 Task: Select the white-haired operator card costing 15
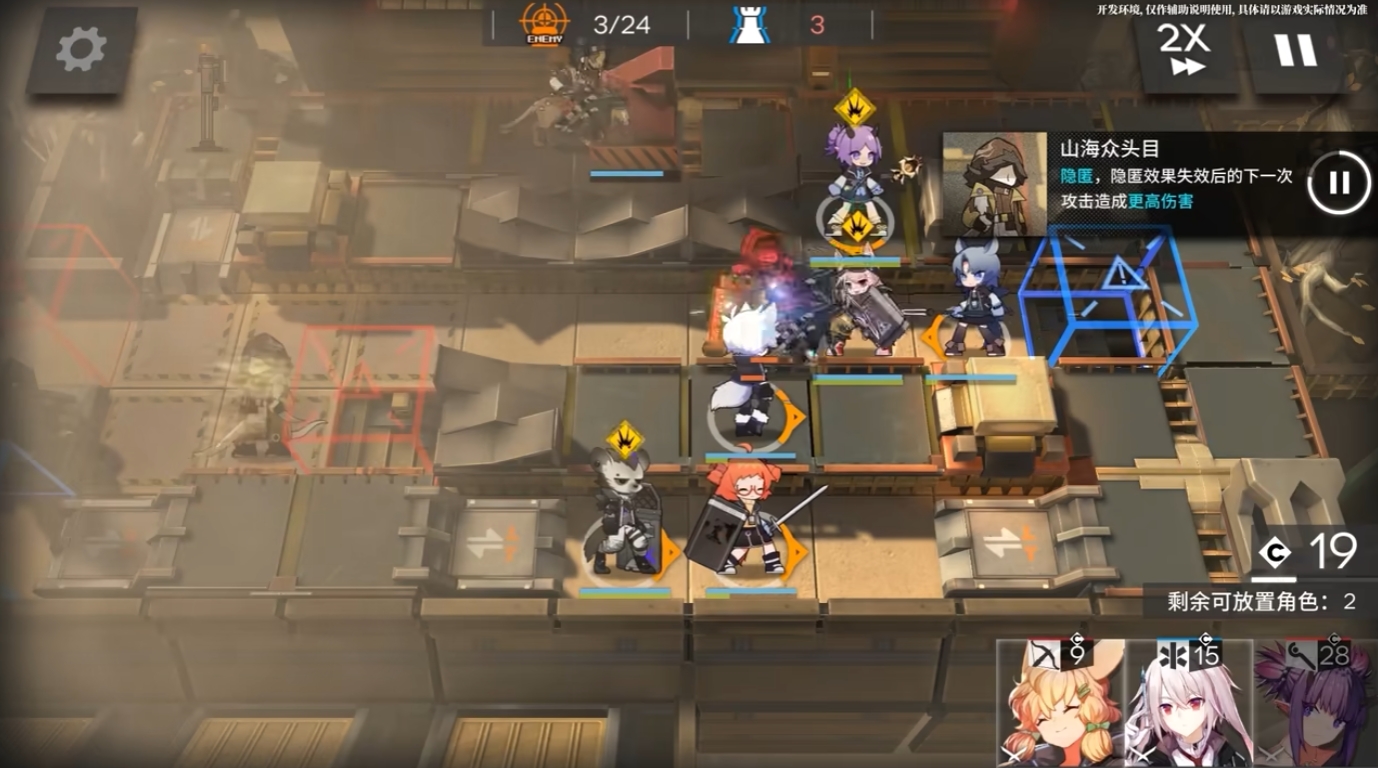click(1188, 705)
